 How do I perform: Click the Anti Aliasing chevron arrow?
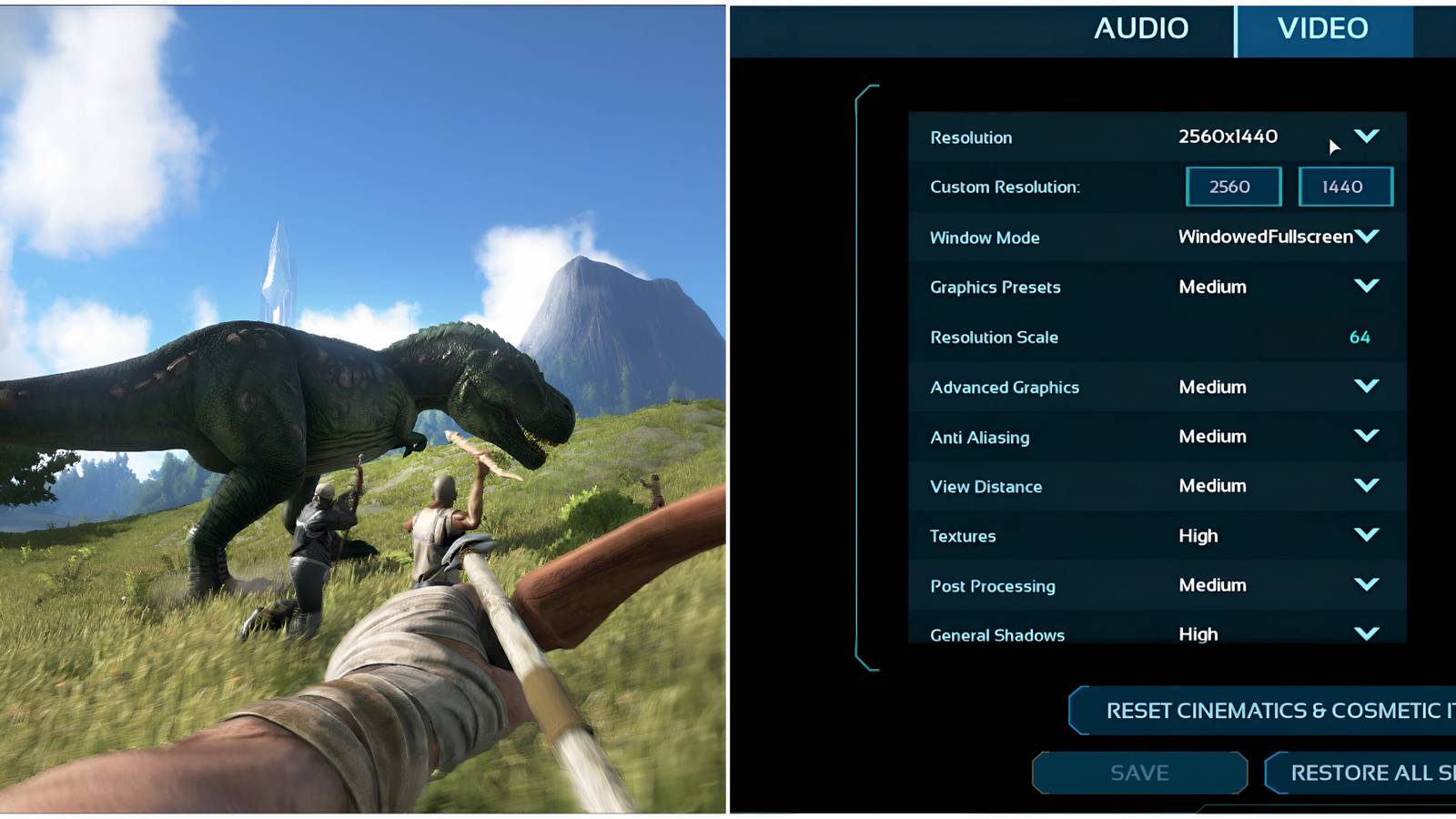click(1368, 436)
